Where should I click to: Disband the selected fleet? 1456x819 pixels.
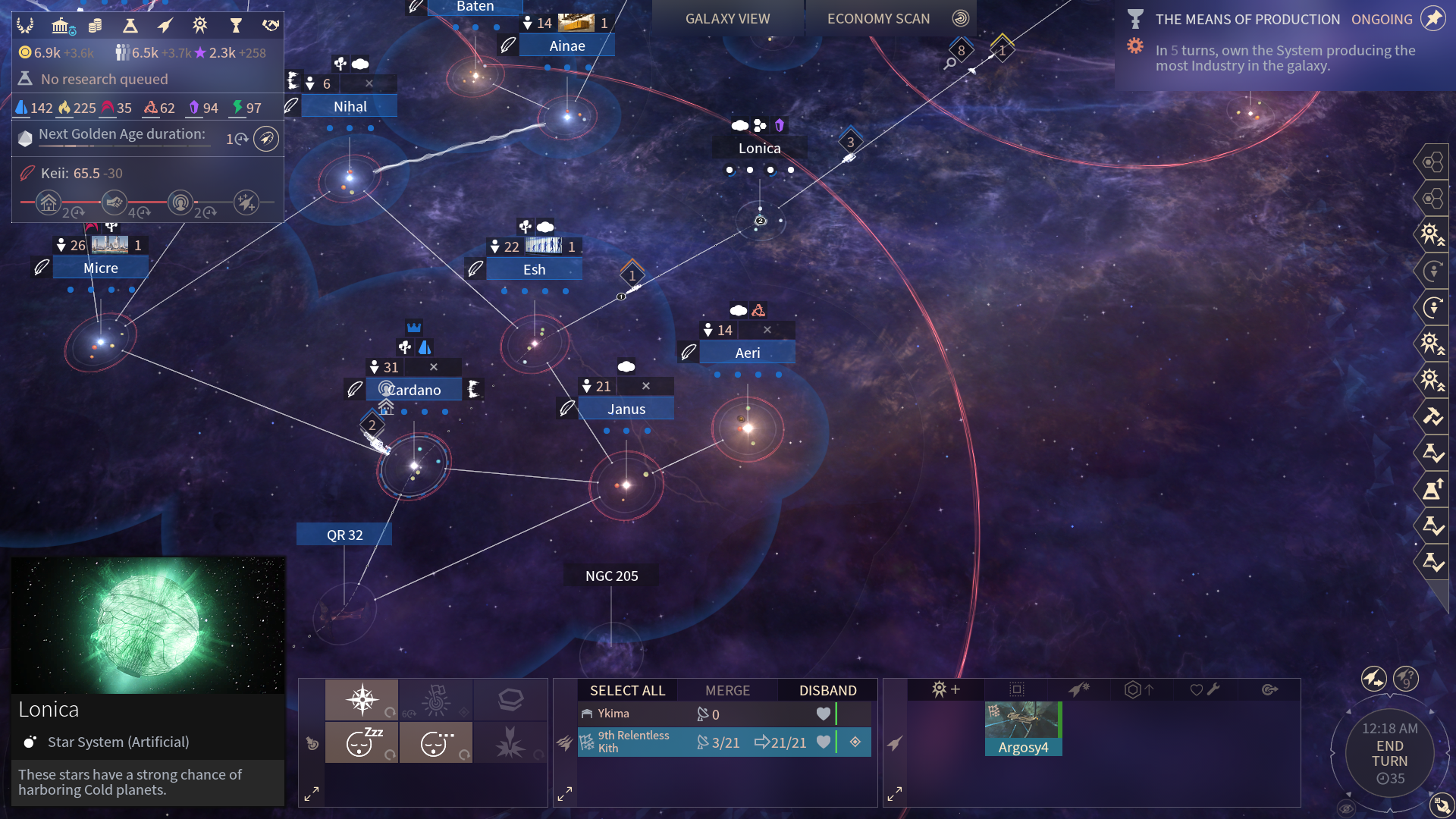[827, 690]
